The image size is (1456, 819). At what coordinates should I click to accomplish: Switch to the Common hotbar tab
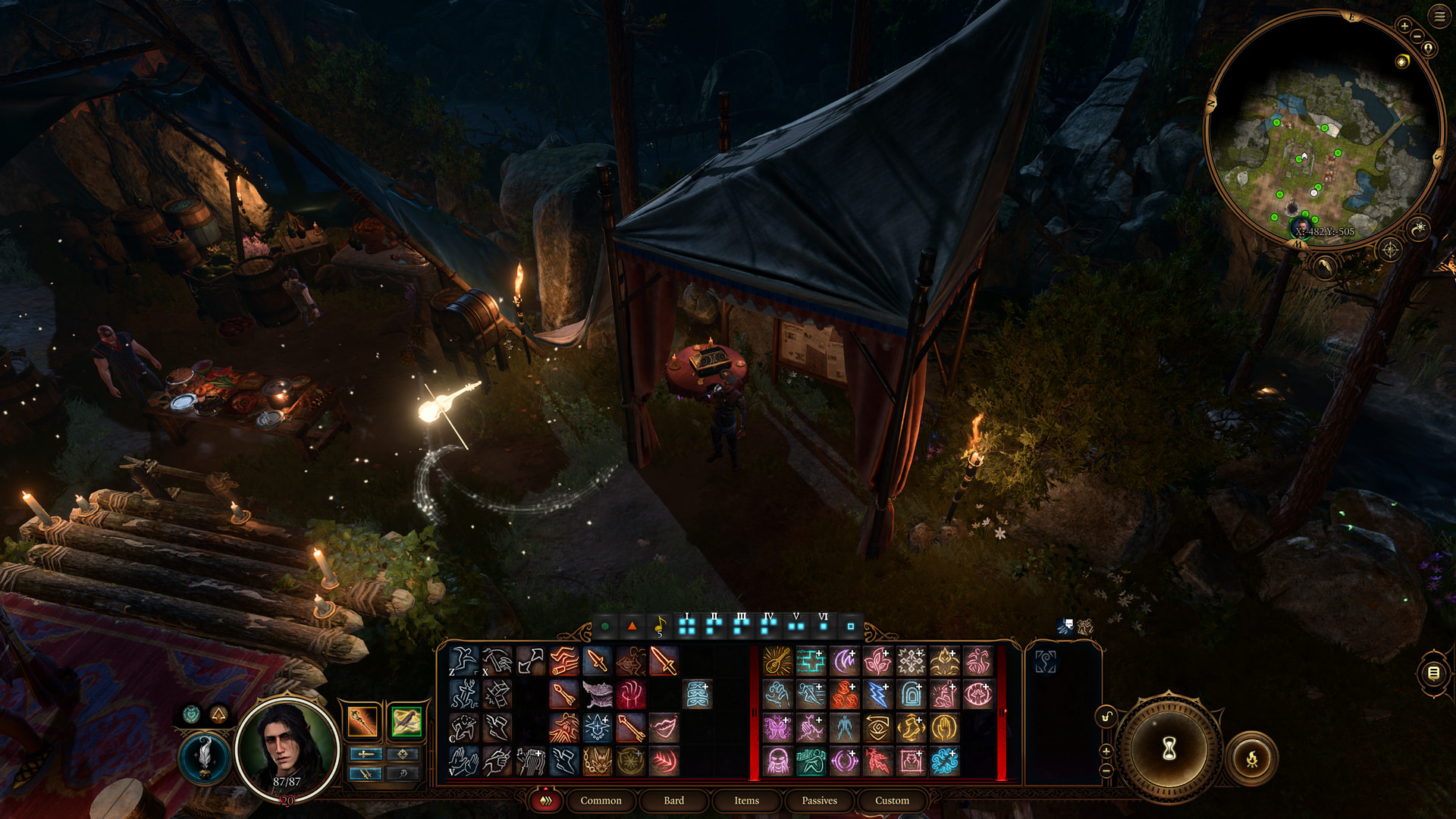point(601,800)
